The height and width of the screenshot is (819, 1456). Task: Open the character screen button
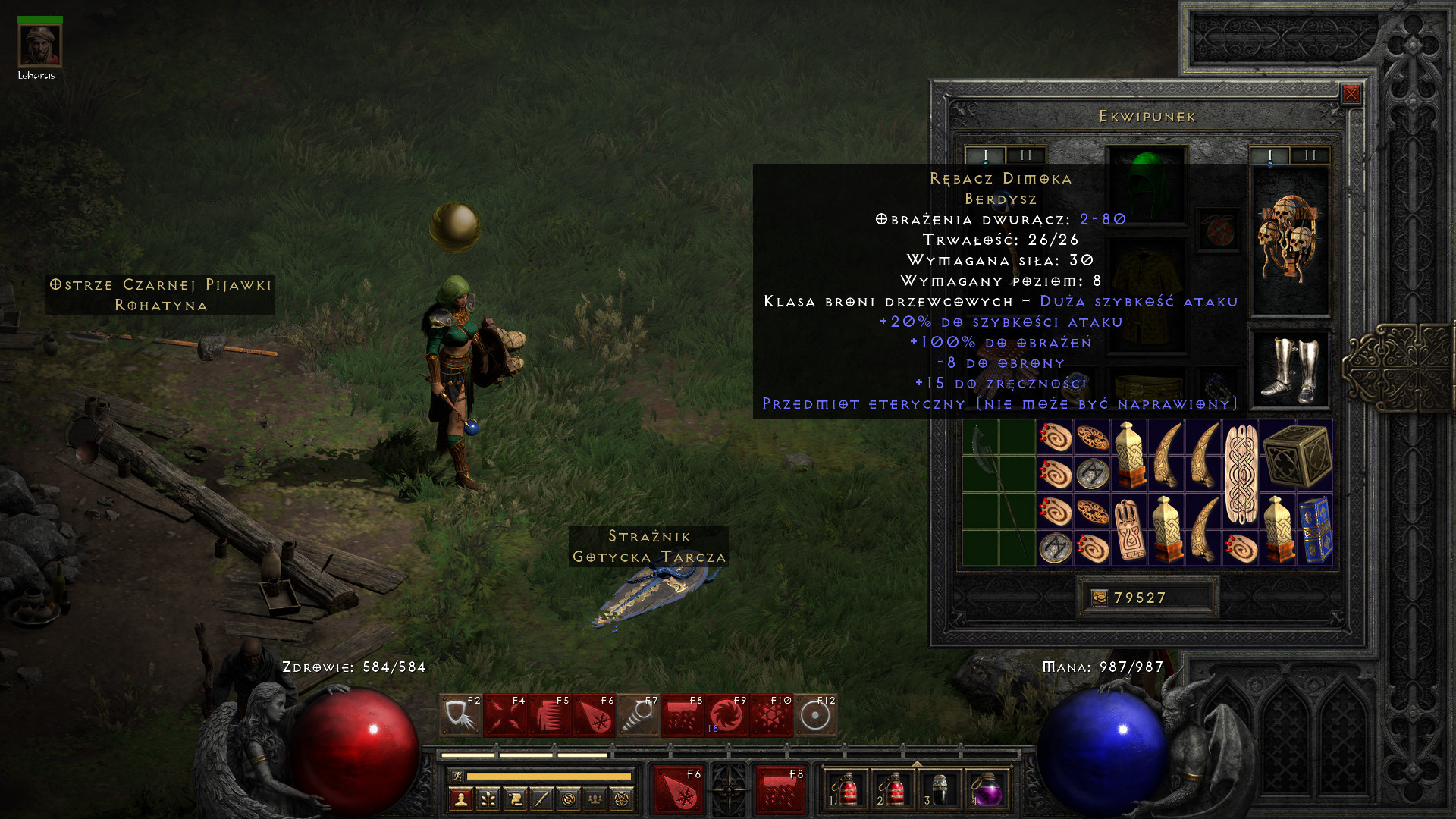coord(460,799)
